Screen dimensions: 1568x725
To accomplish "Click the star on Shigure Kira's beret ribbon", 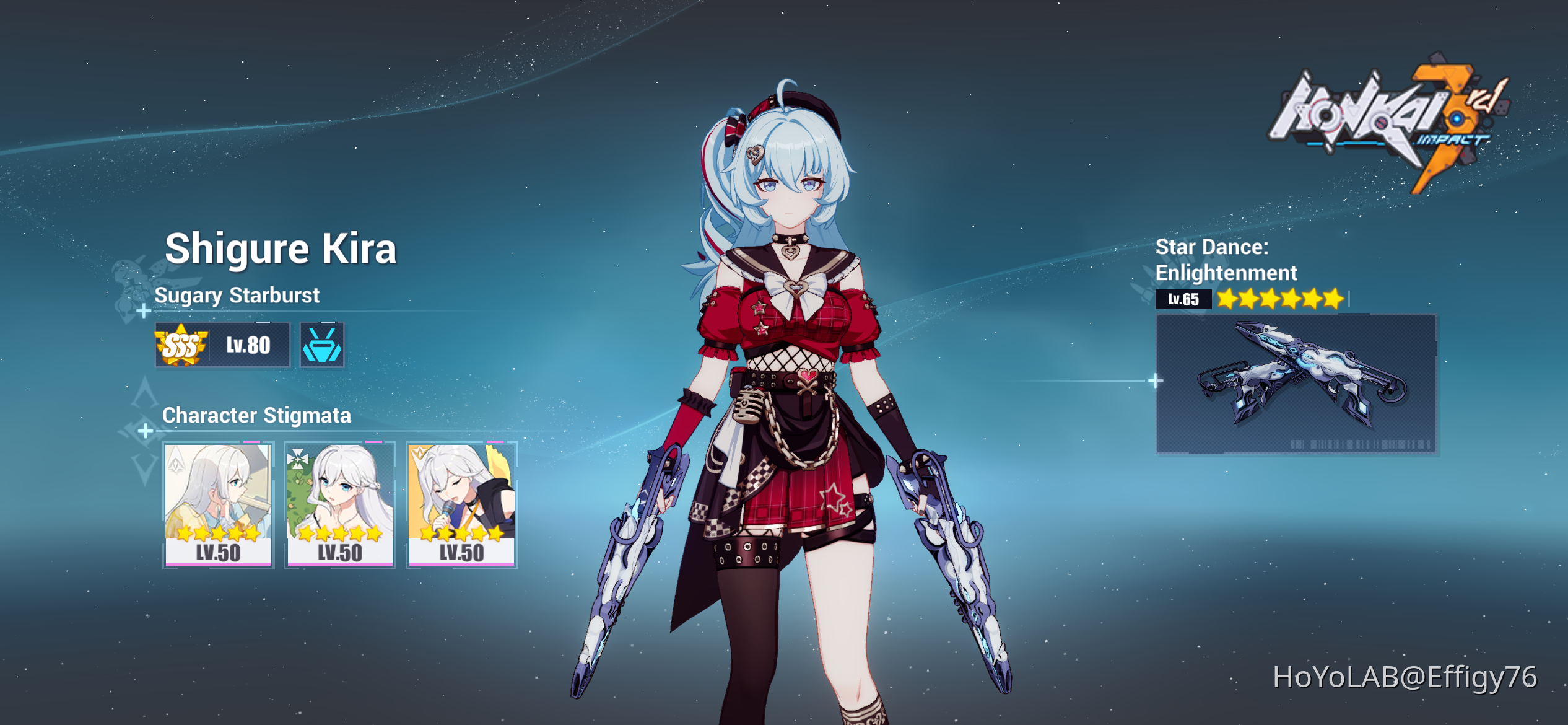I will click(738, 130).
